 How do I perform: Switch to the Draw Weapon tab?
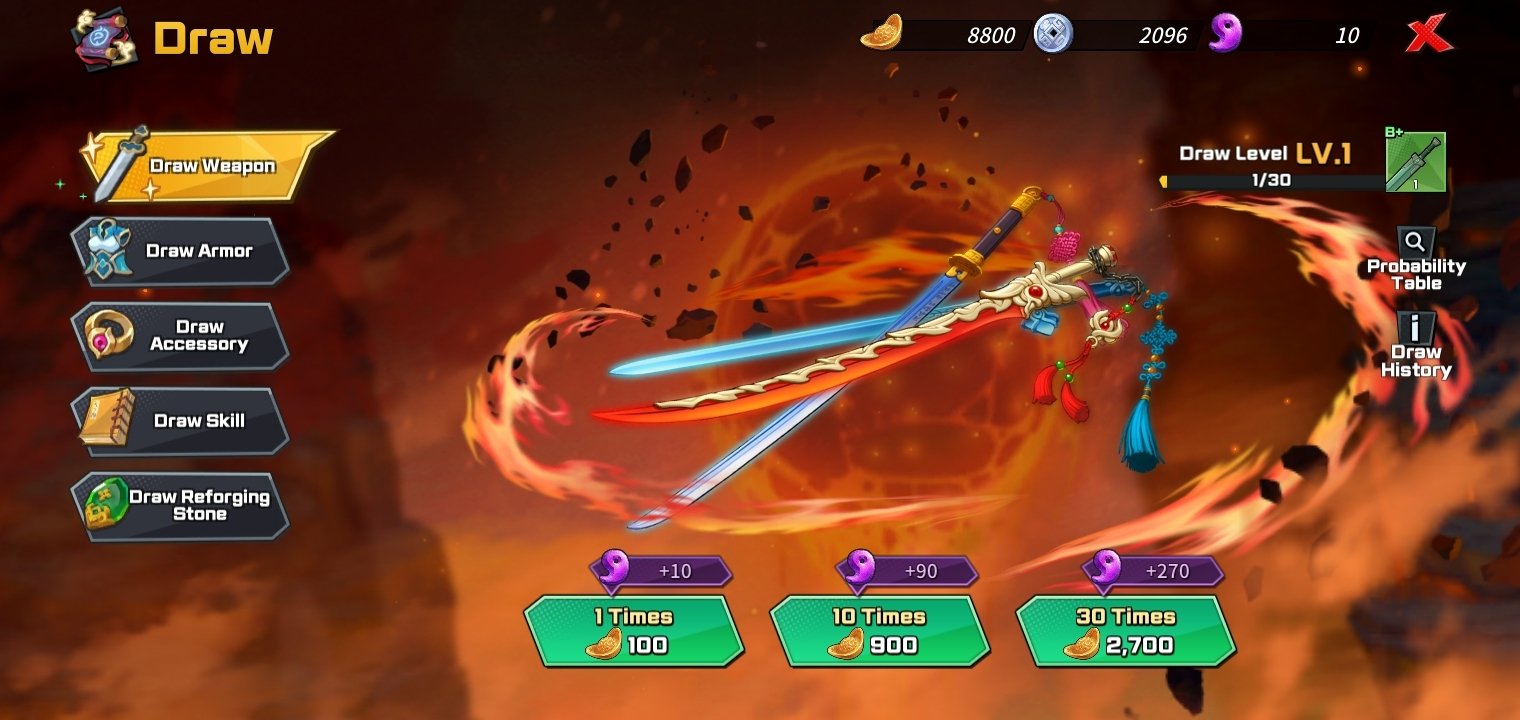click(x=208, y=166)
